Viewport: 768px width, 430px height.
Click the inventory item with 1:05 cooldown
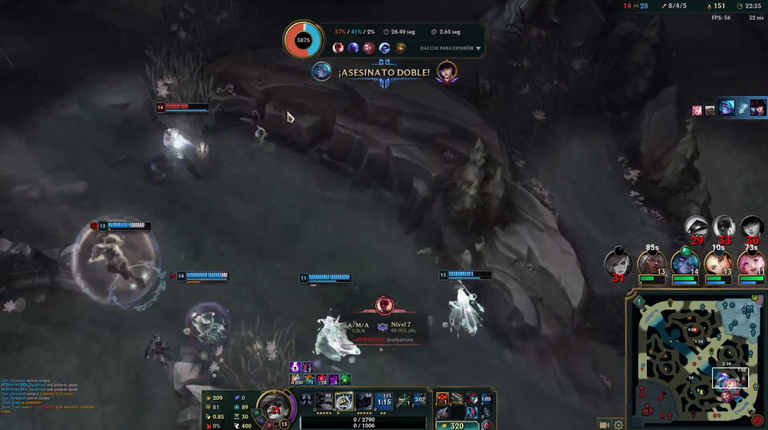tap(485, 399)
